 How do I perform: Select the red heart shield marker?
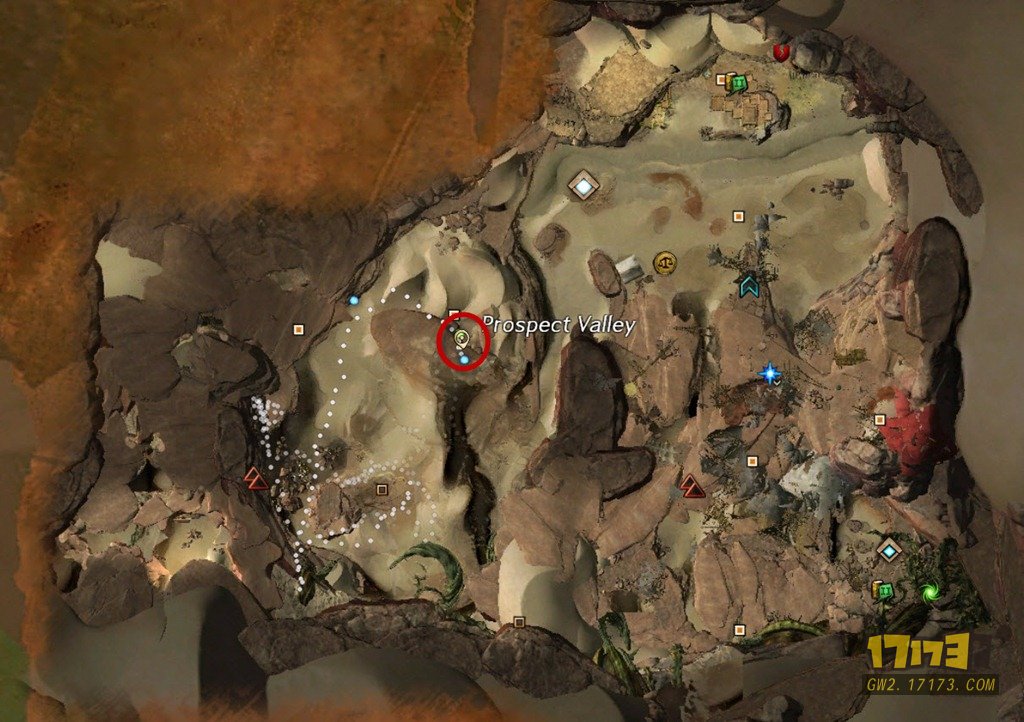click(782, 51)
